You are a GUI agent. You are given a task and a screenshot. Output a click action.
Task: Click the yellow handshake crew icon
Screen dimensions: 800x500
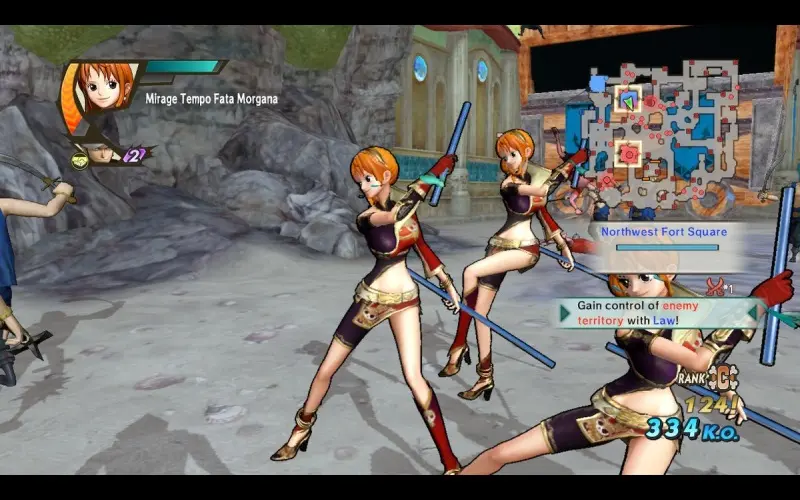pos(79,157)
